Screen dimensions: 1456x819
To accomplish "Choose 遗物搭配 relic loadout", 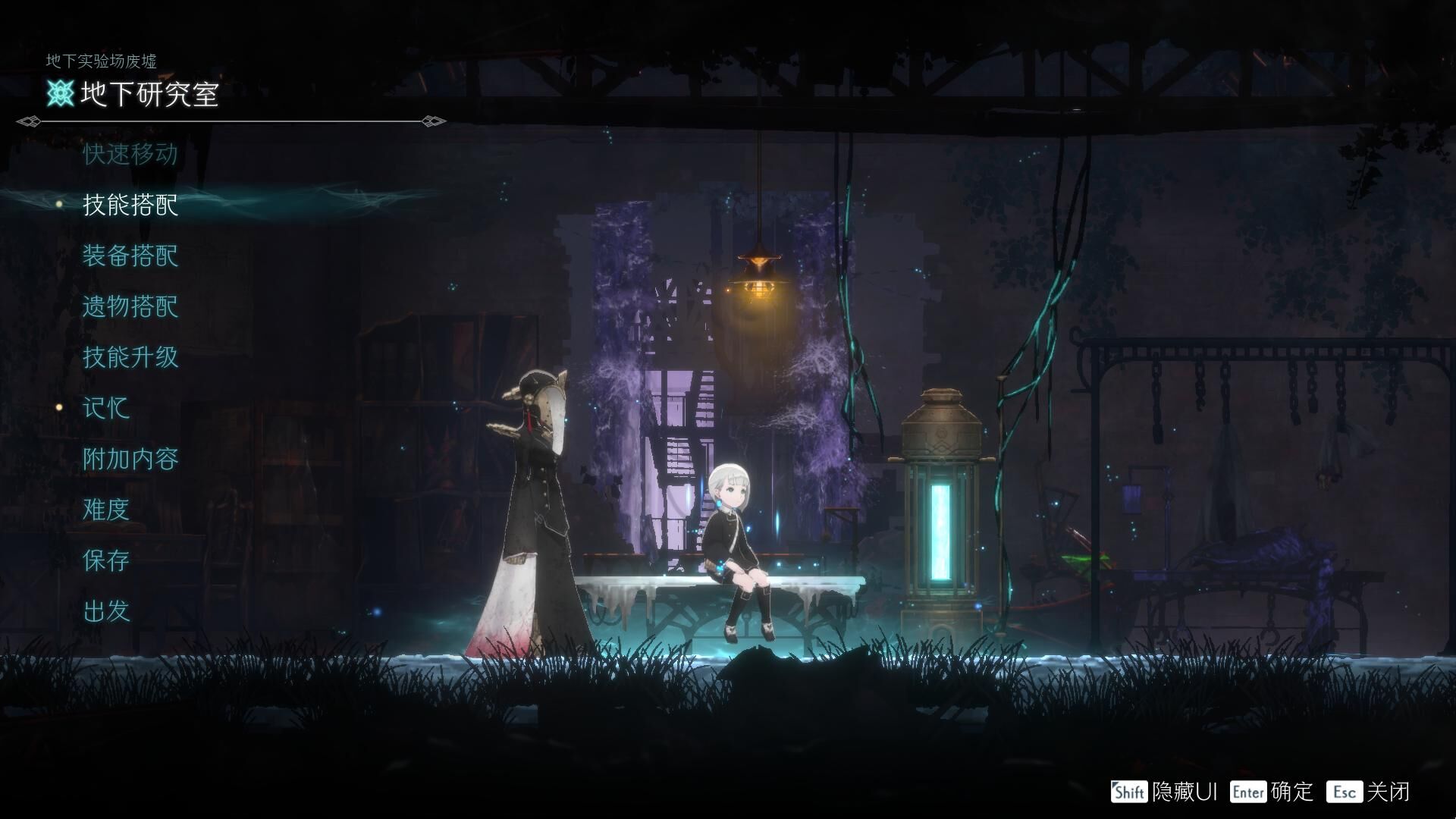I will tap(130, 306).
